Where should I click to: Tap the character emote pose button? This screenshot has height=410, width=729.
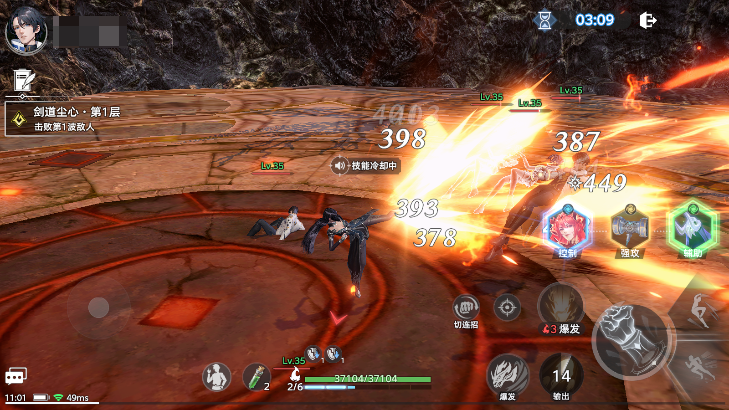tap(216, 376)
